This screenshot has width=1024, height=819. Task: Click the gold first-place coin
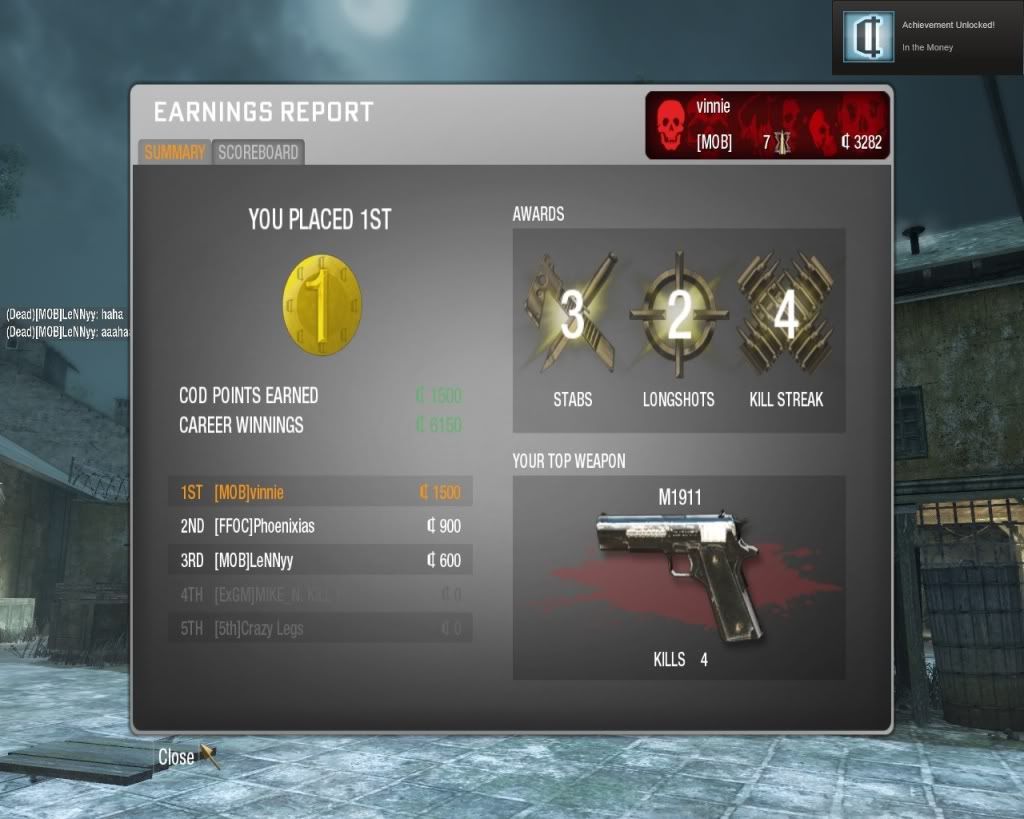coord(322,301)
